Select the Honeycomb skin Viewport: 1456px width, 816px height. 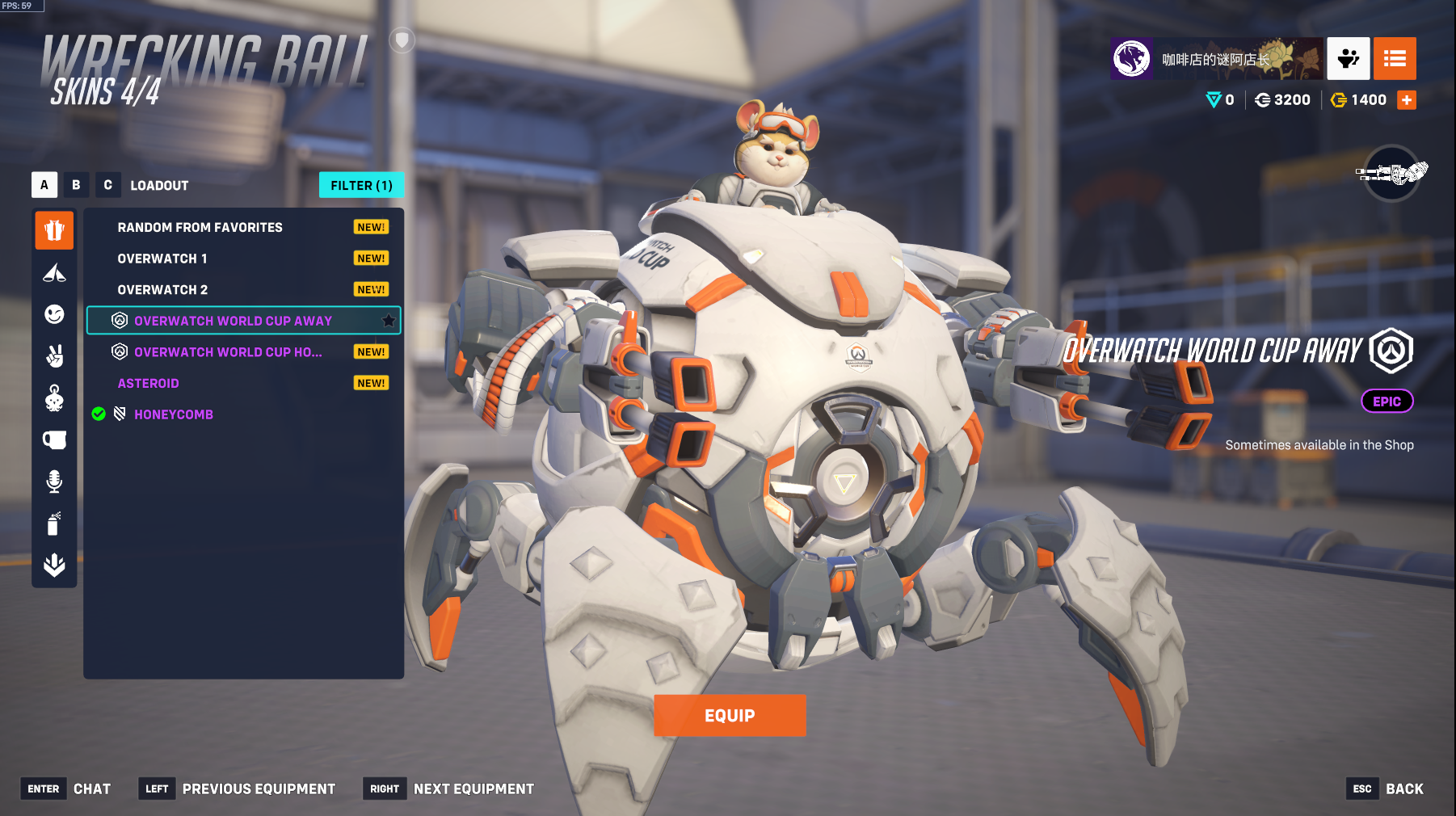coord(174,414)
